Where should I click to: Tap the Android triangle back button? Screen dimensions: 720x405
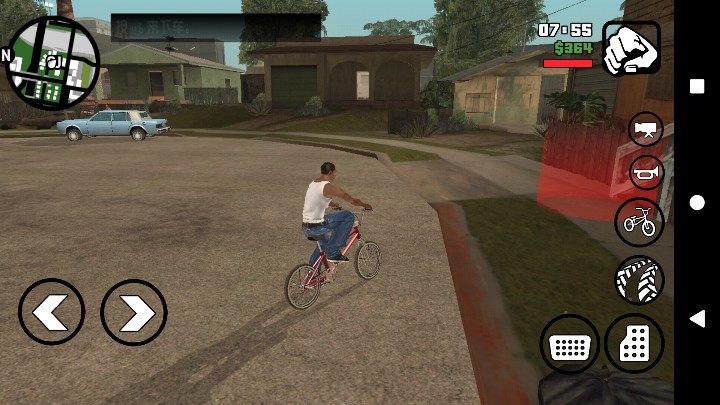click(697, 319)
